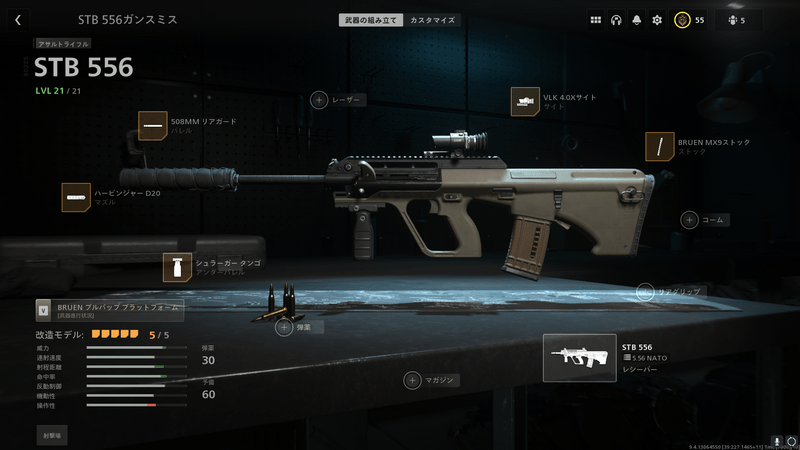This screenshot has height=450, width=800.
Task: Select the ハービンジャー D20 muzzle slot
Action: click(76, 197)
